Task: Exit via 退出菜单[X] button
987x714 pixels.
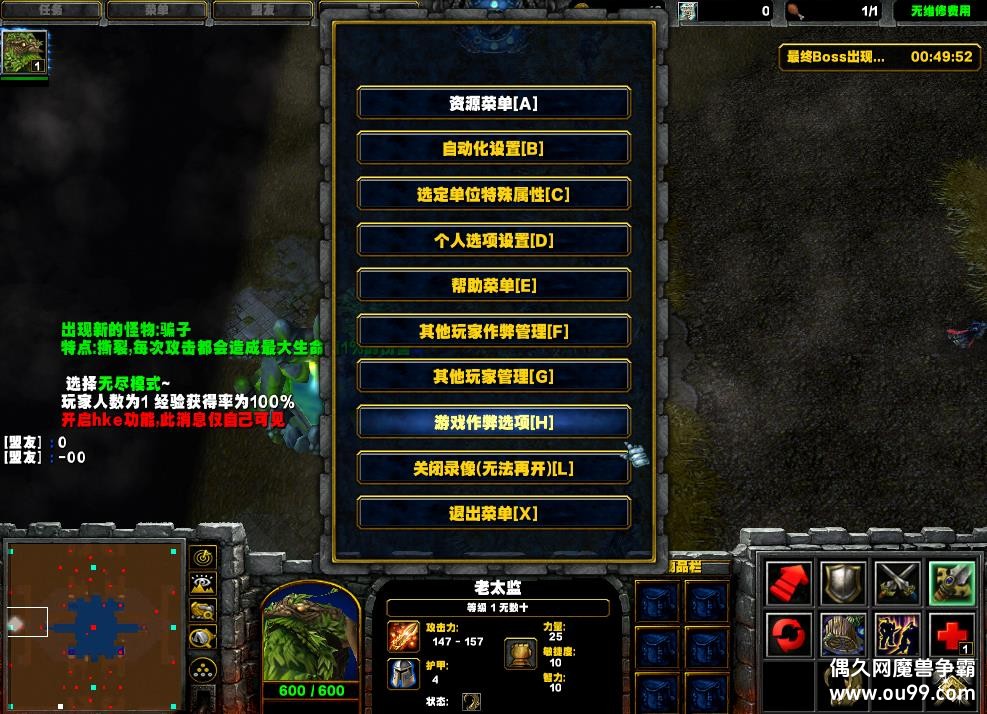Action: (493, 514)
